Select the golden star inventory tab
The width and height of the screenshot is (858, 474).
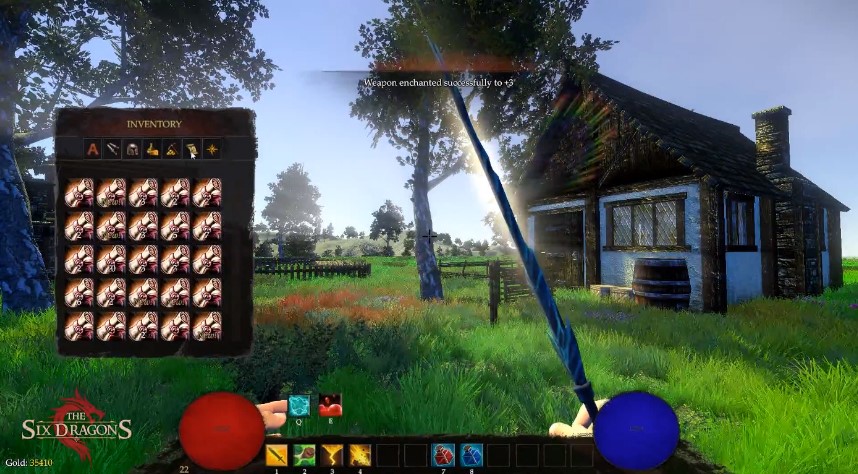pyautogui.click(x=212, y=150)
